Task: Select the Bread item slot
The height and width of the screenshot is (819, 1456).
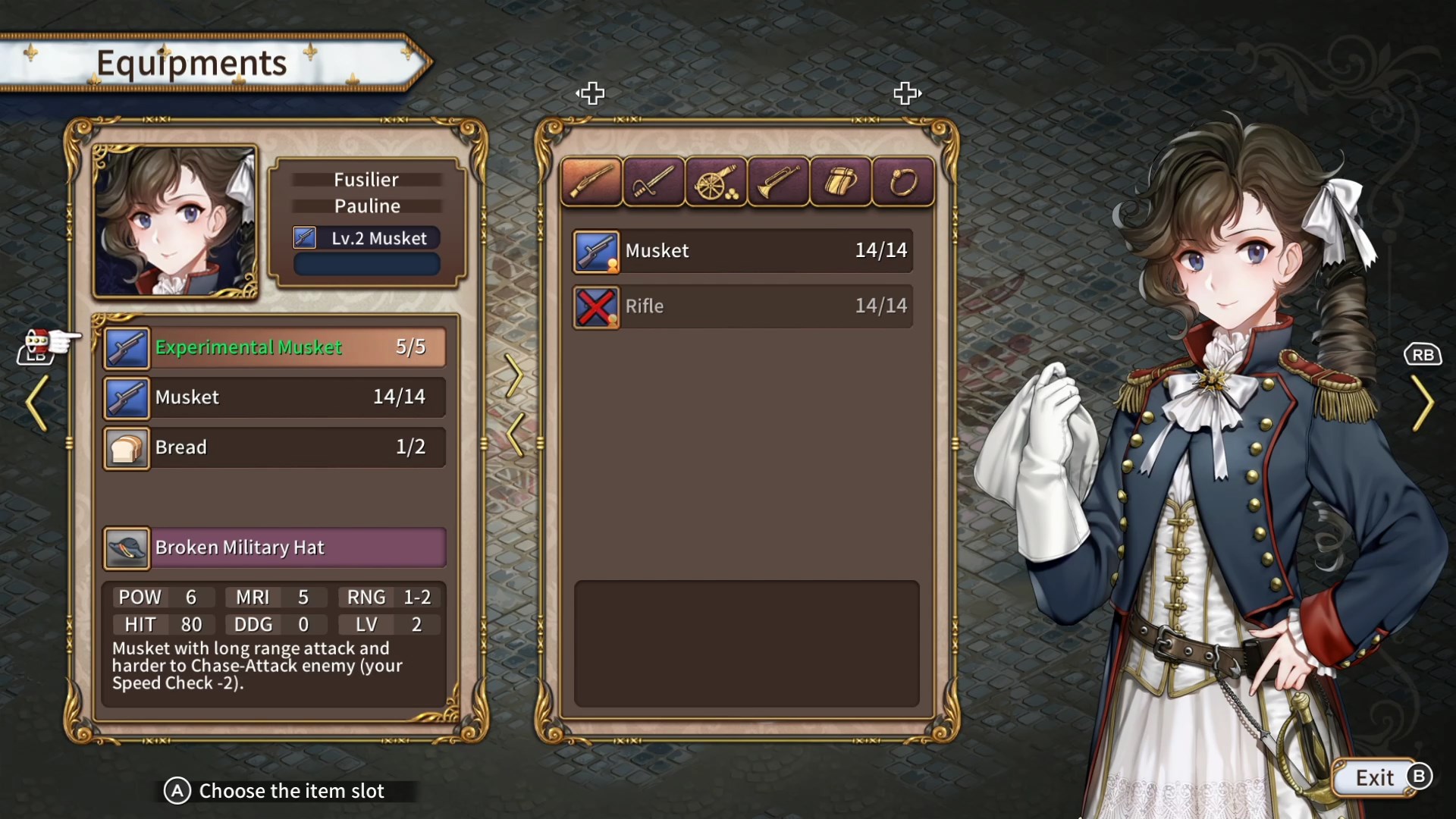Action: coord(275,447)
